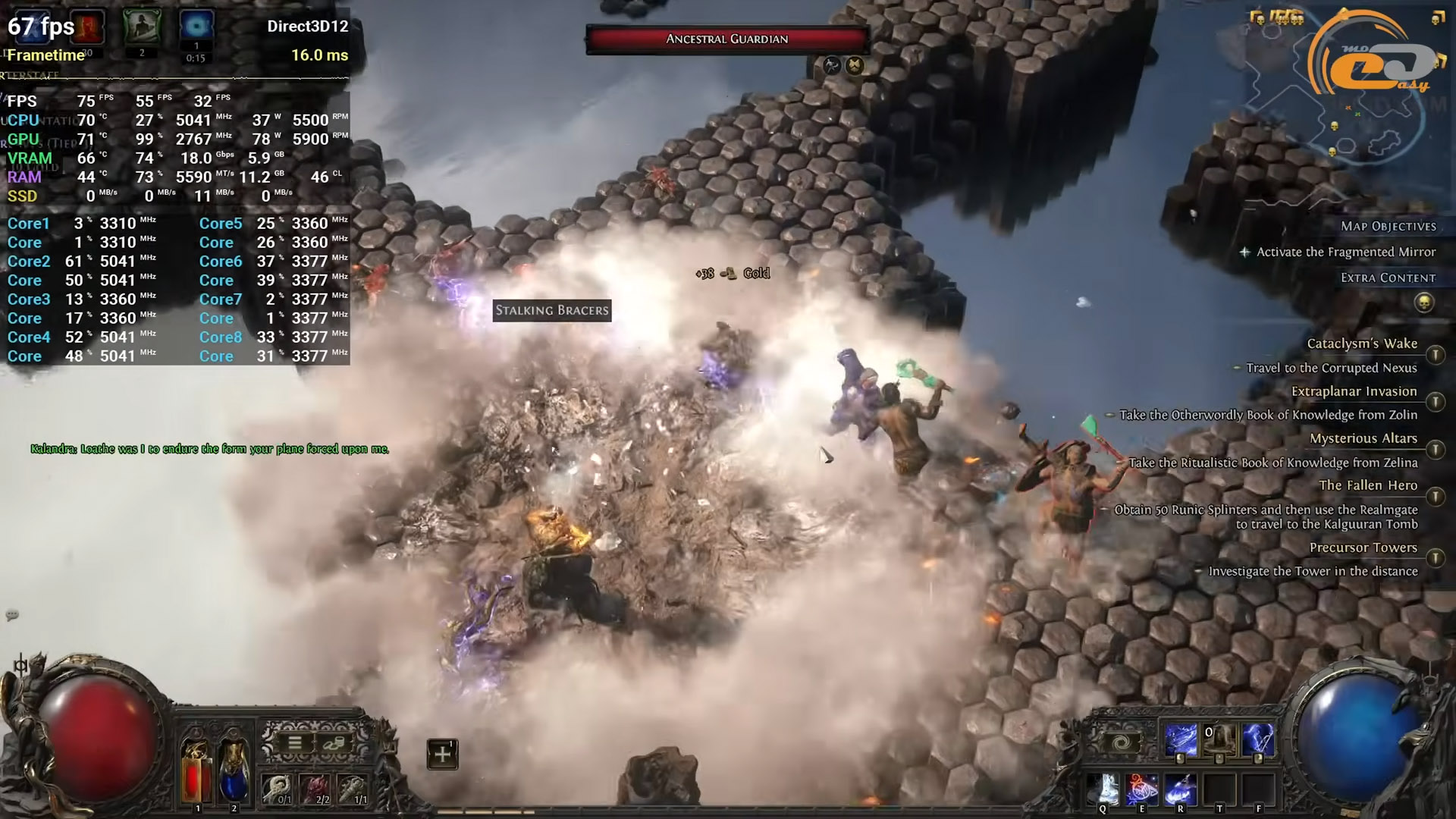Open the menu button with three lines

(x=294, y=743)
